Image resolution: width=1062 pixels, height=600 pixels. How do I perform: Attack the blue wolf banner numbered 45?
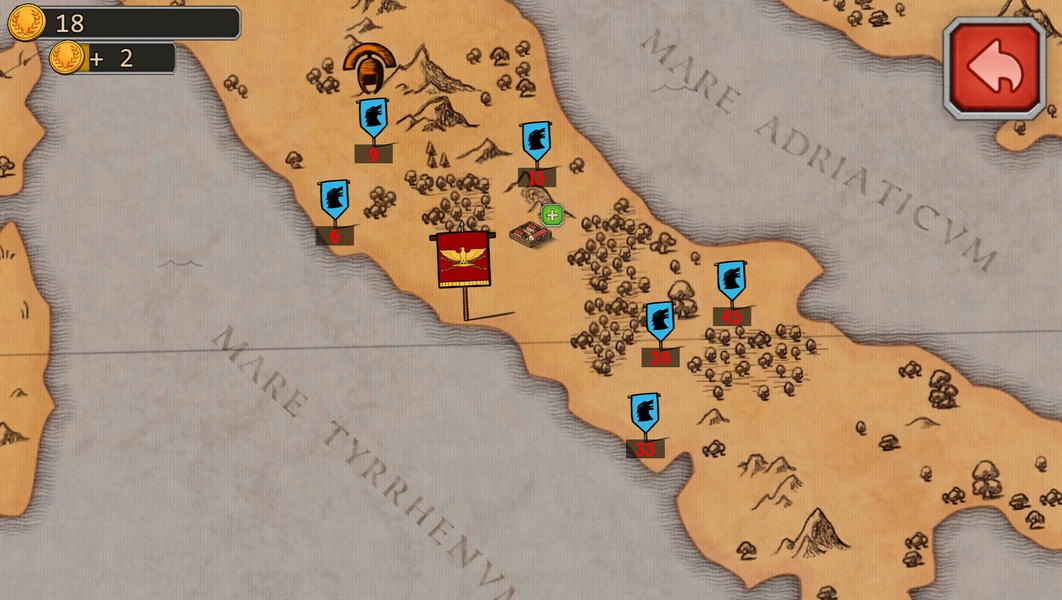pos(731,281)
